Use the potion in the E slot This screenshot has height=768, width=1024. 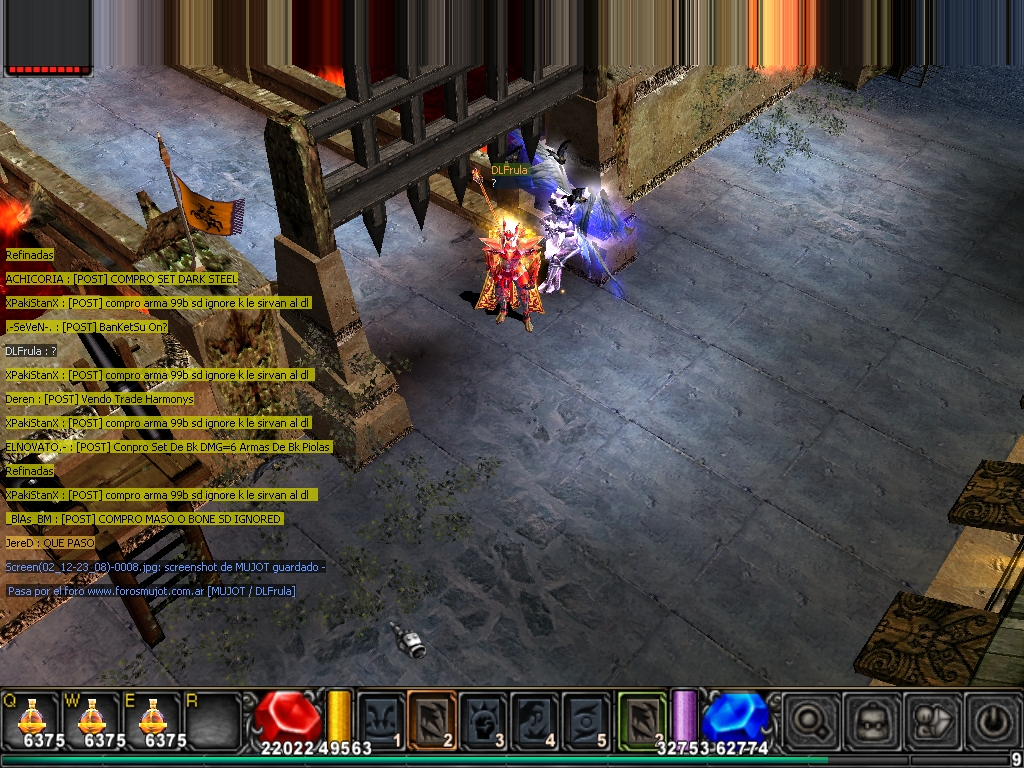click(152, 718)
